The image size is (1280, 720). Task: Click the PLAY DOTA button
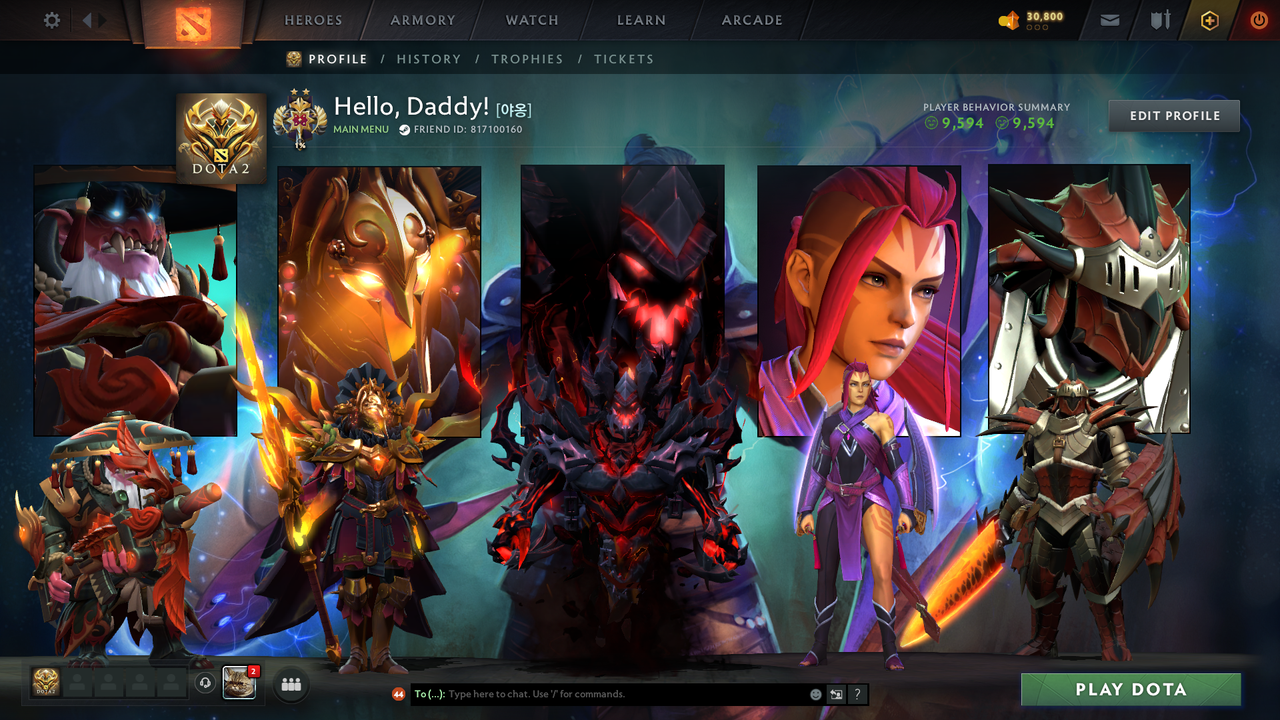point(1129,689)
